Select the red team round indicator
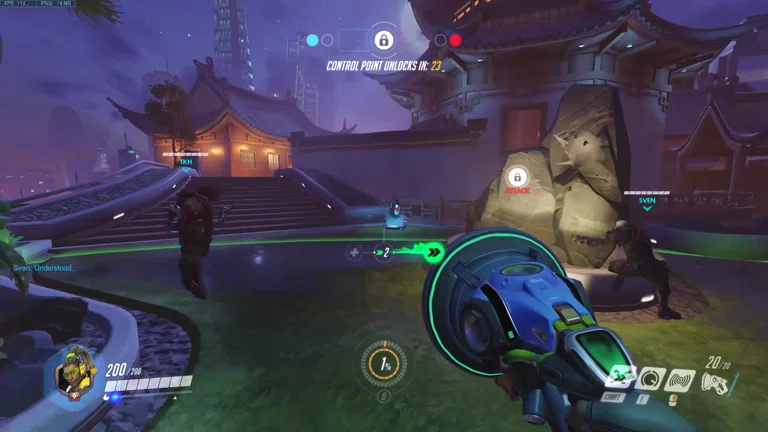The image size is (768, 432). [455, 40]
